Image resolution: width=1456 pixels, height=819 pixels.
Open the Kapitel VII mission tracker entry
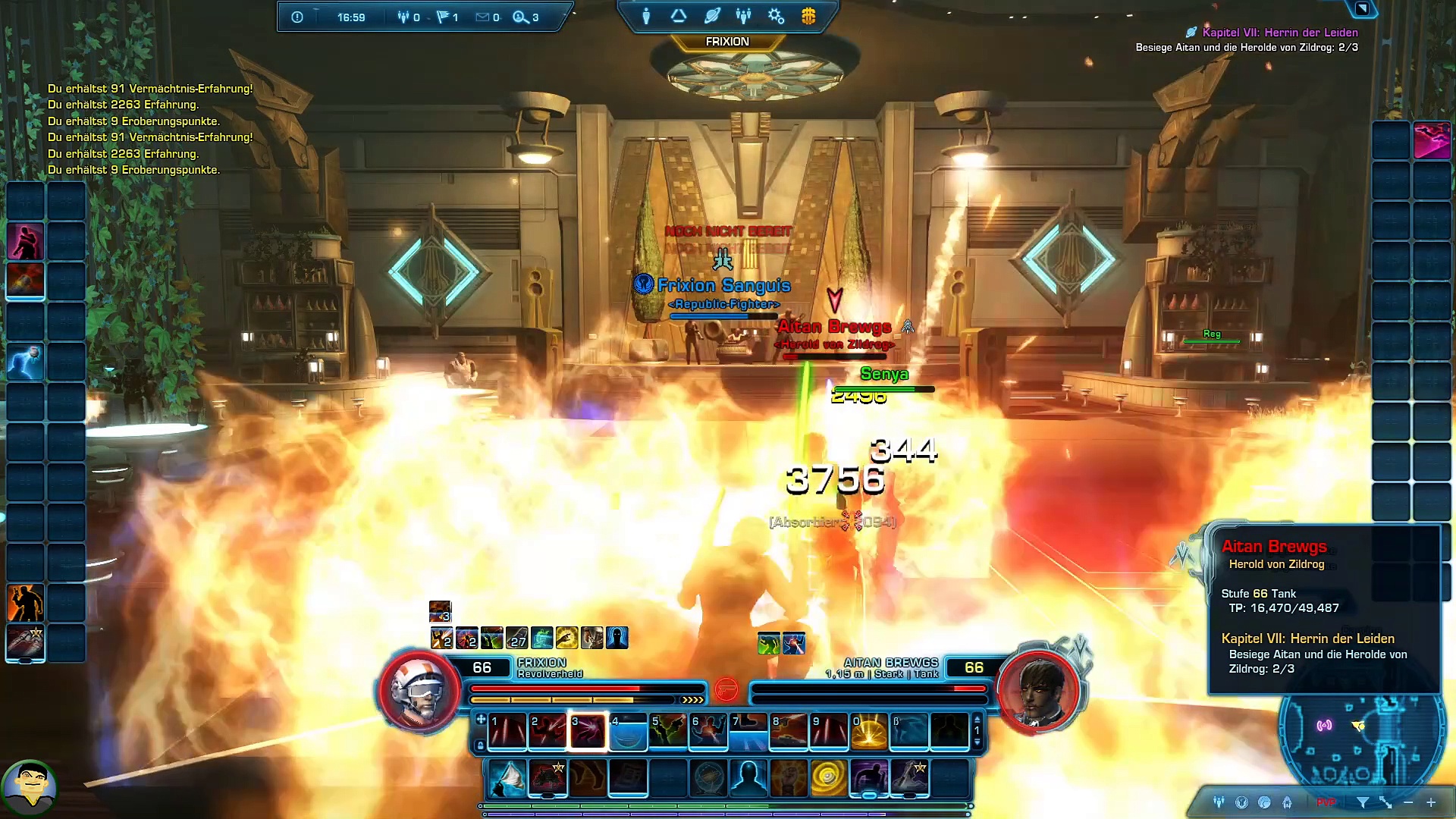point(1279,33)
